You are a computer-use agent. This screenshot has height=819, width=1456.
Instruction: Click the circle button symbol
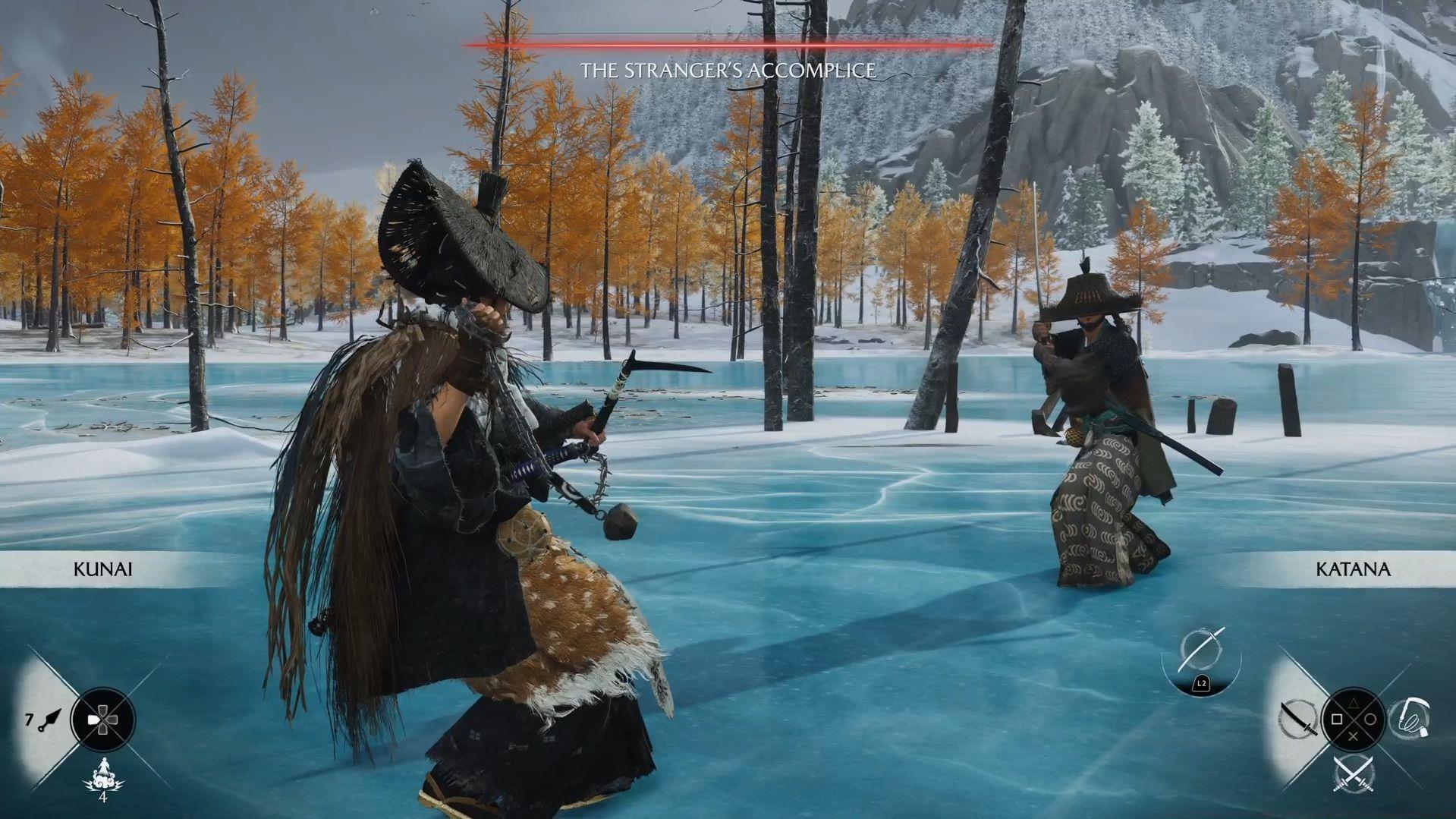click(1371, 719)
